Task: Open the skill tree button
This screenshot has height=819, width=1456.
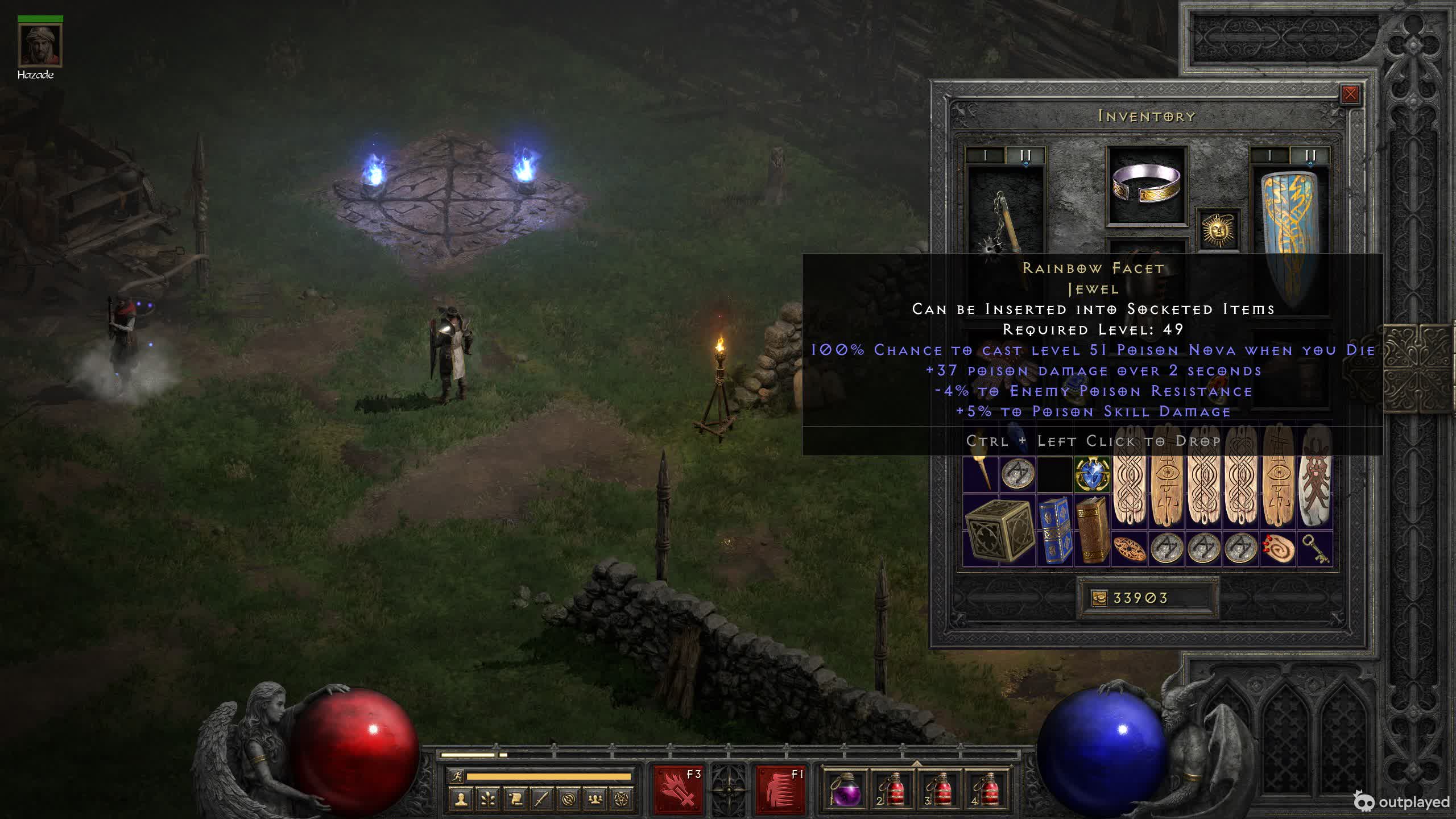Action: coord(487,800)
